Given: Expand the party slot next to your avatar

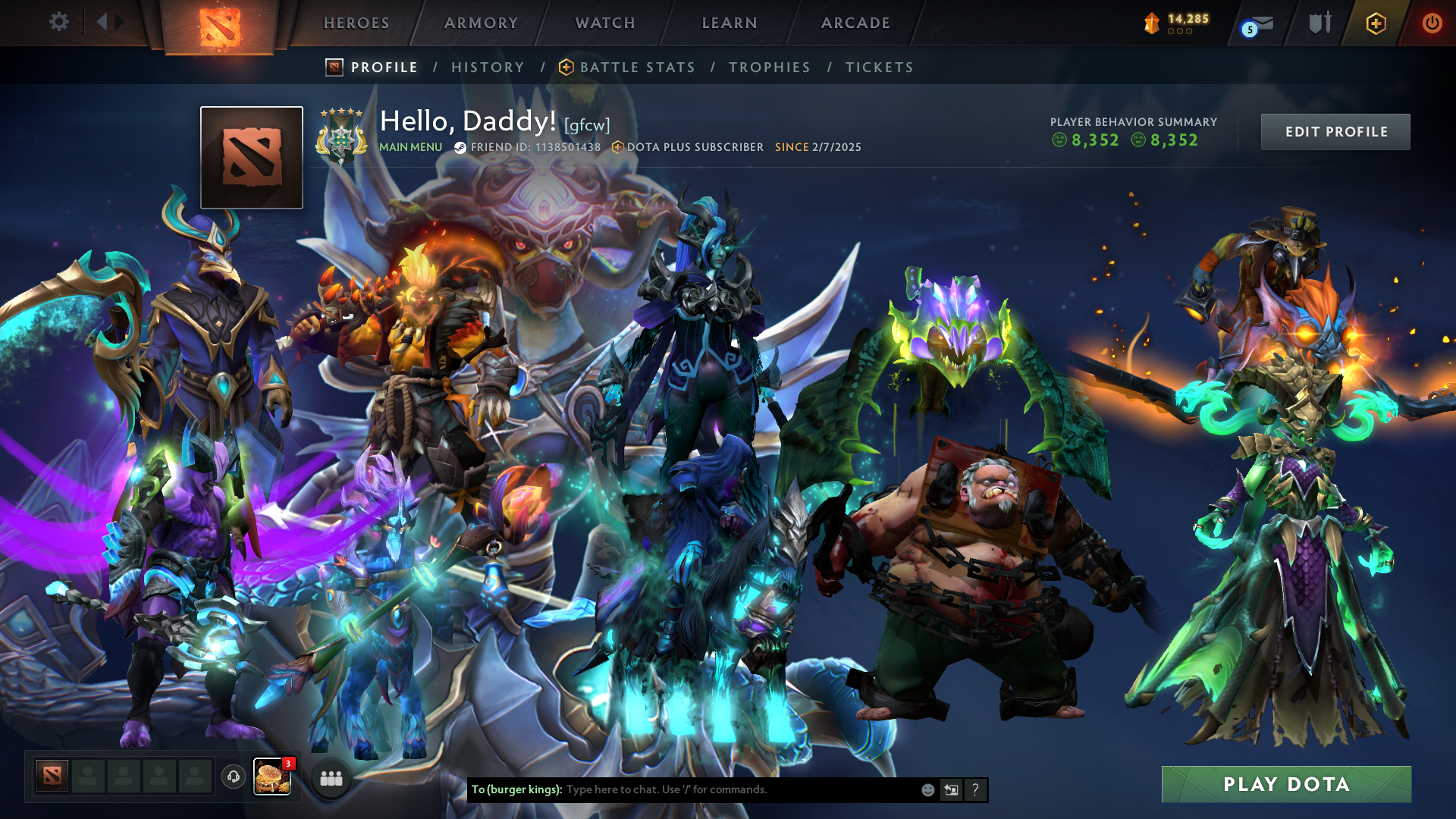Looking at the screenshot, I should [87, 777].
